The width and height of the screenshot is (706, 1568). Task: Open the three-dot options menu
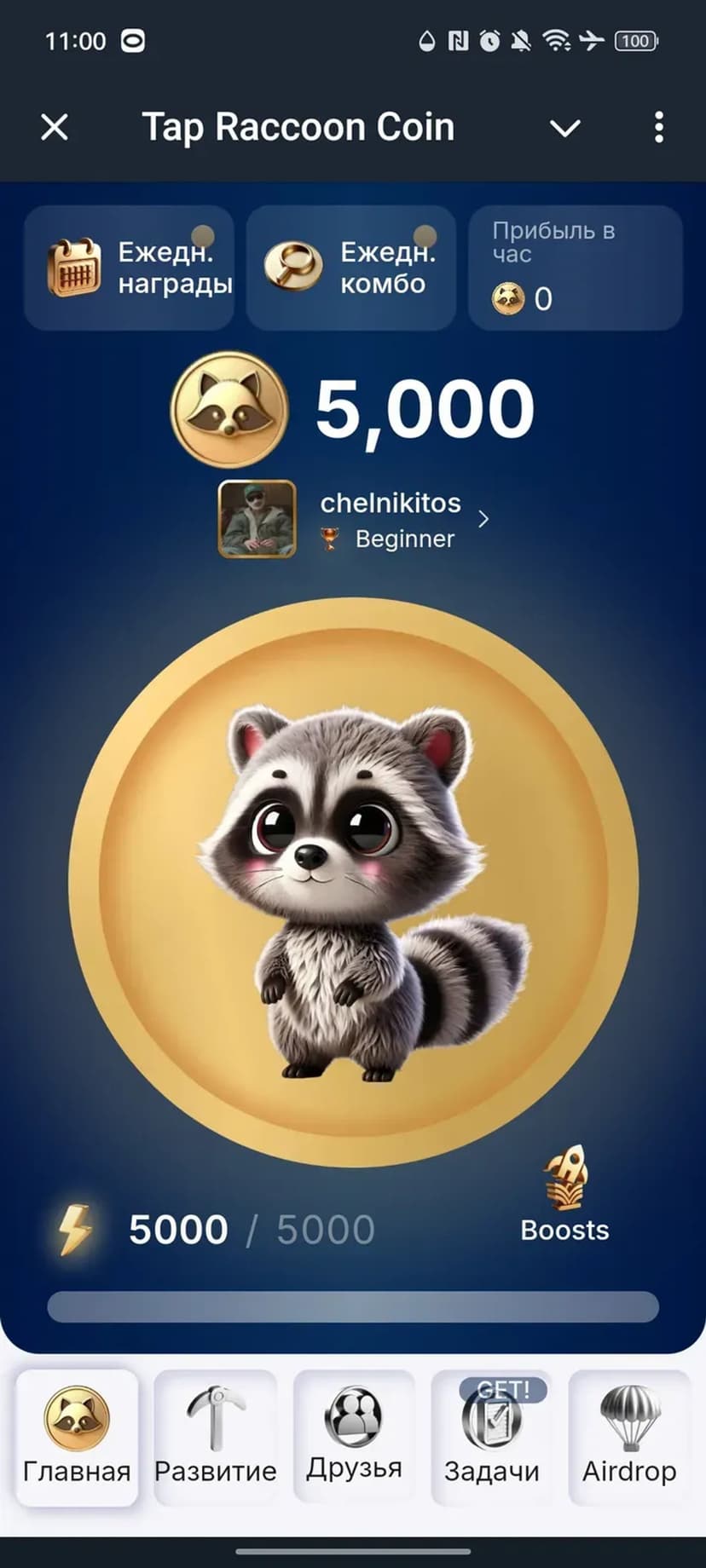point(658,128)
